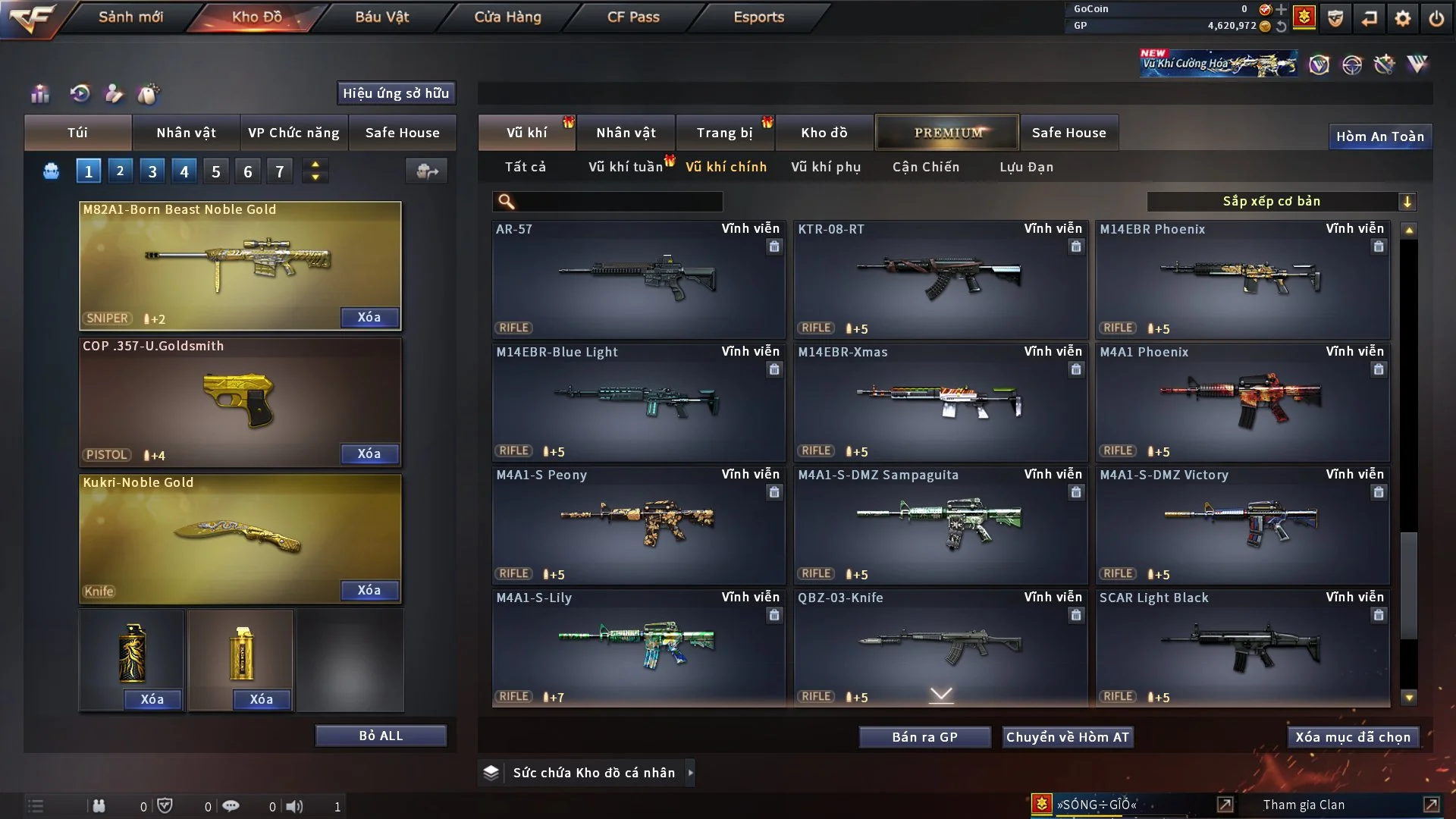Select the Vũ khí phụ filter
Screen dimensions: 1456x819
(x=825, y=167)
